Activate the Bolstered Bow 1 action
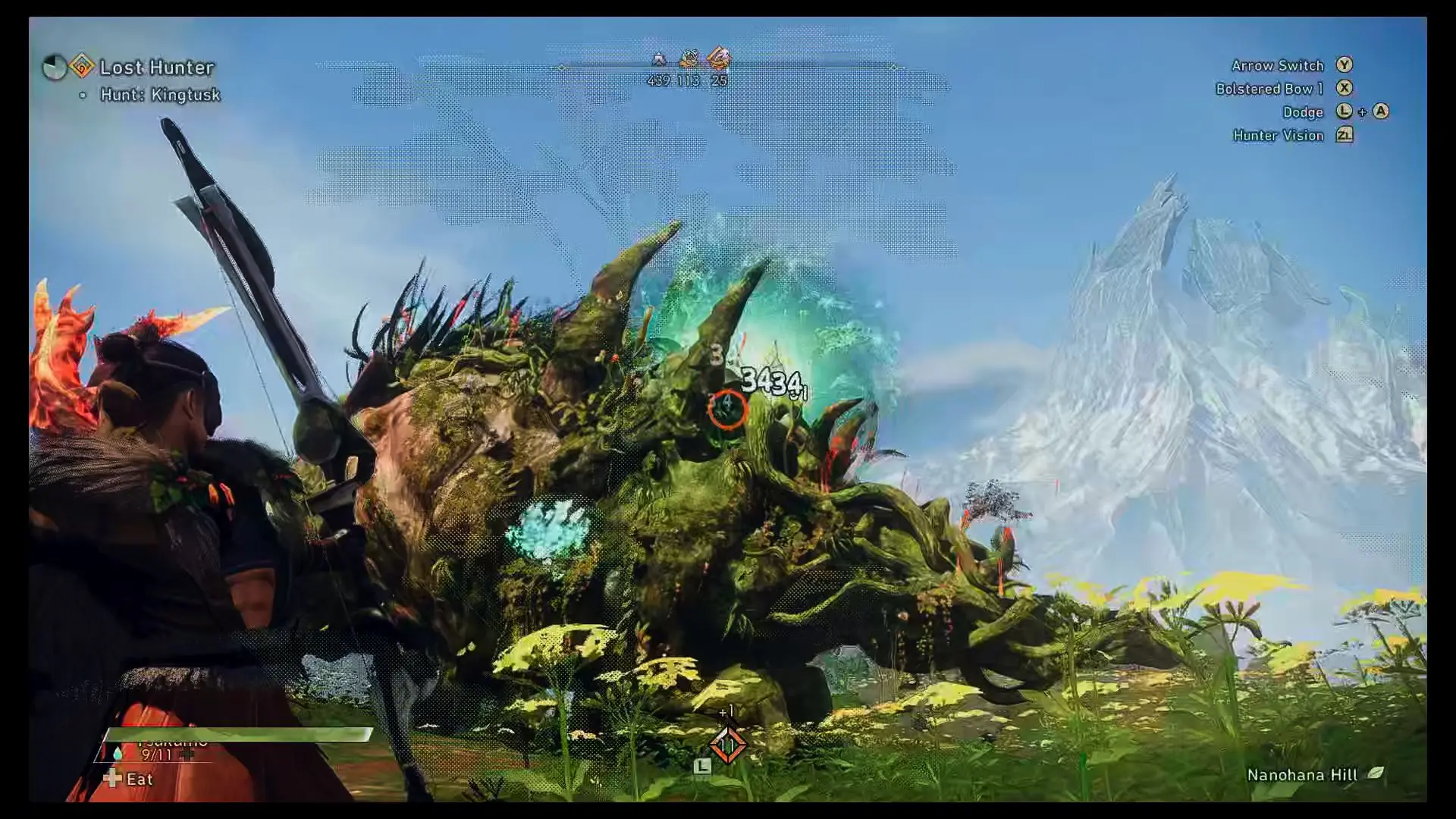1456x819 pixels. (1269, 89)
